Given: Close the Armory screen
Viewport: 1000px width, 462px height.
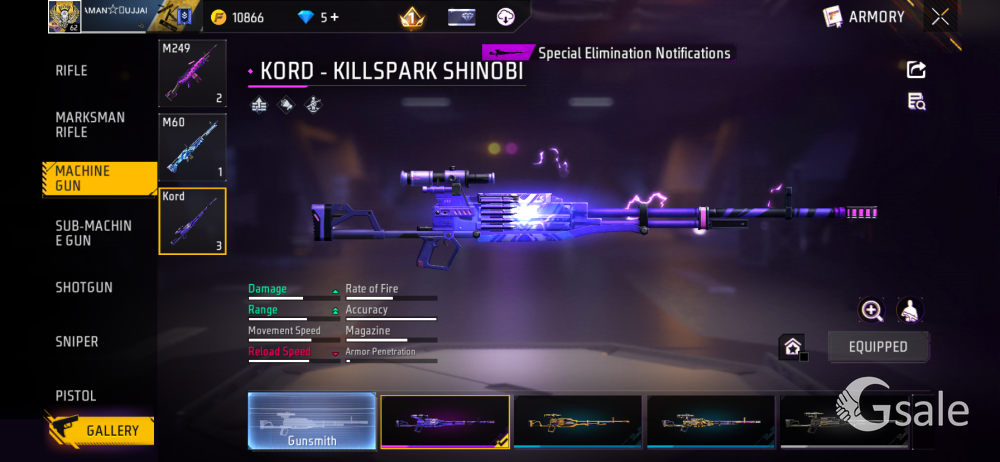Looking at the screenshot, I should 940,17.
